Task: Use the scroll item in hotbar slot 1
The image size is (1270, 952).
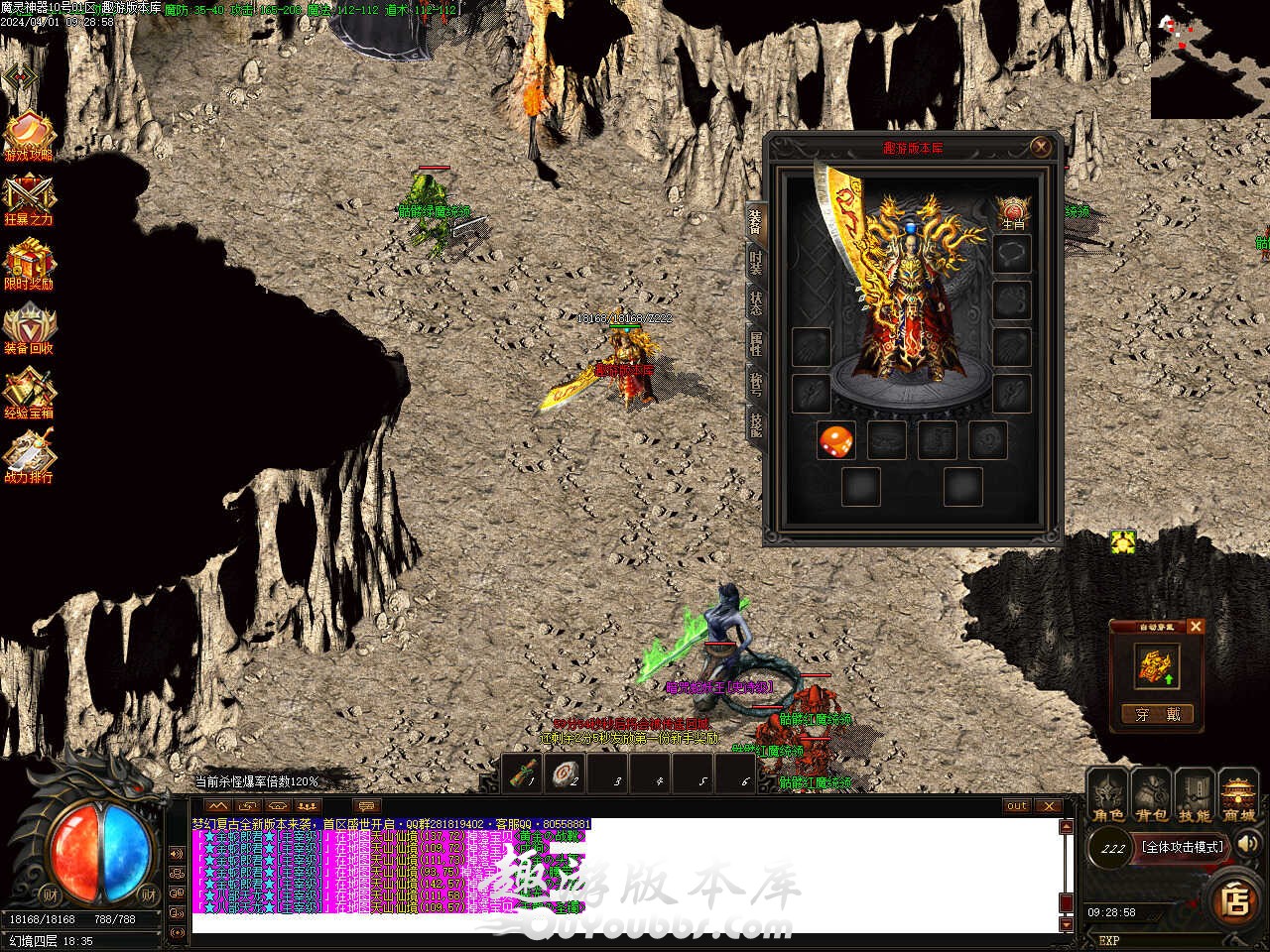Action: (523, 773)
